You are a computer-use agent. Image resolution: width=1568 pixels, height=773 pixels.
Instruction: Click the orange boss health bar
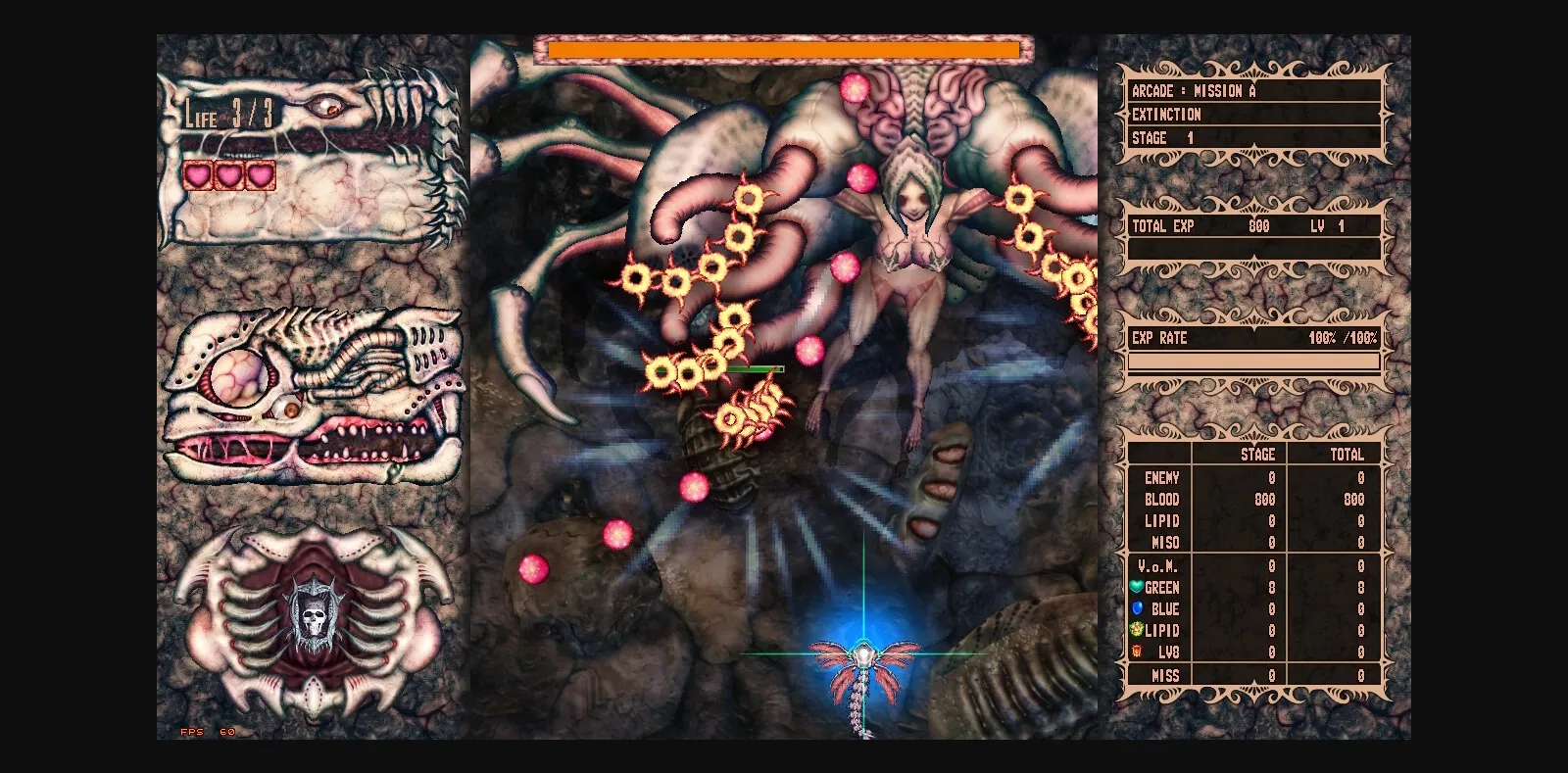[x=779, y=46]
